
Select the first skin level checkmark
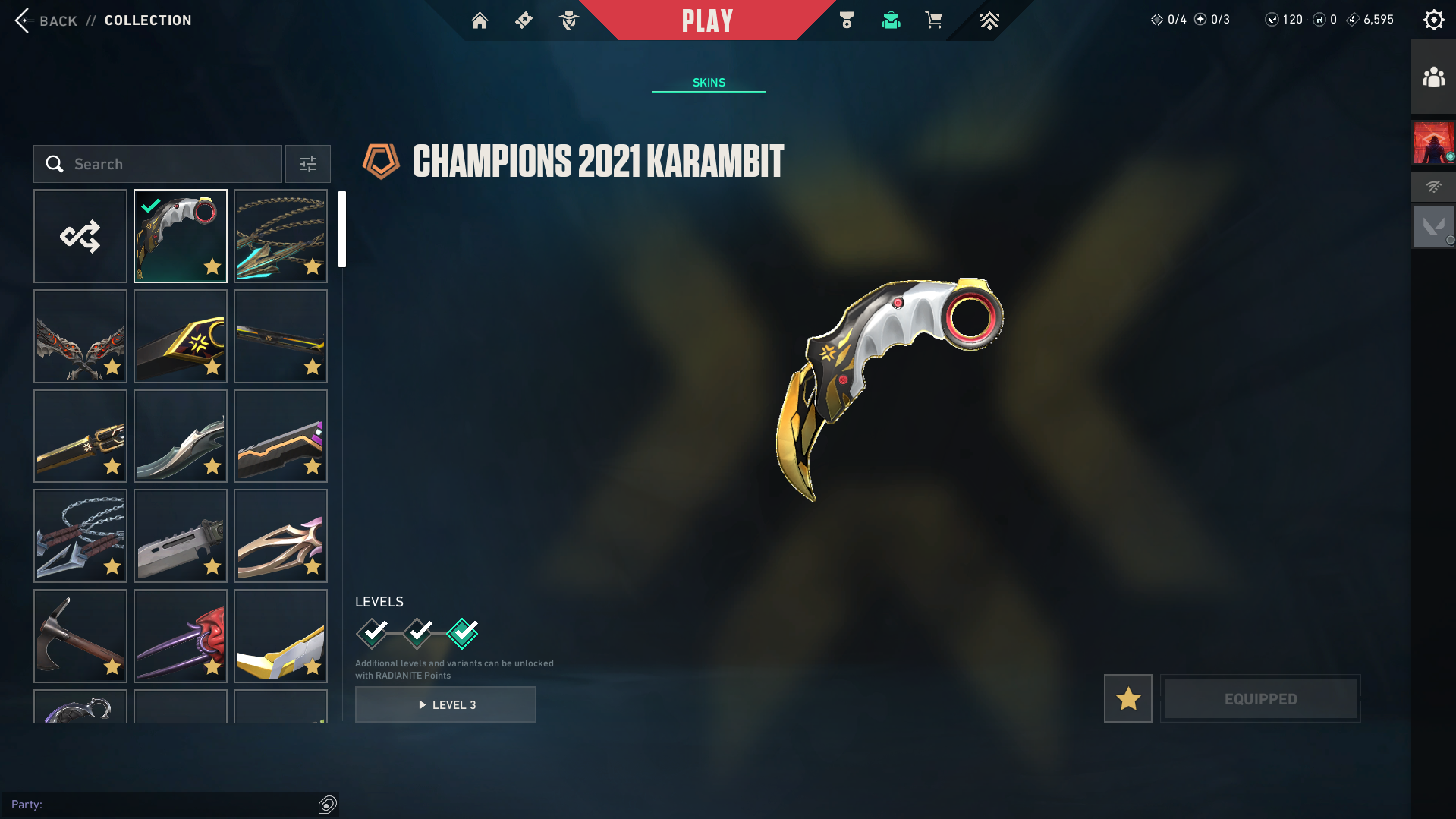(x=373, y=632)
